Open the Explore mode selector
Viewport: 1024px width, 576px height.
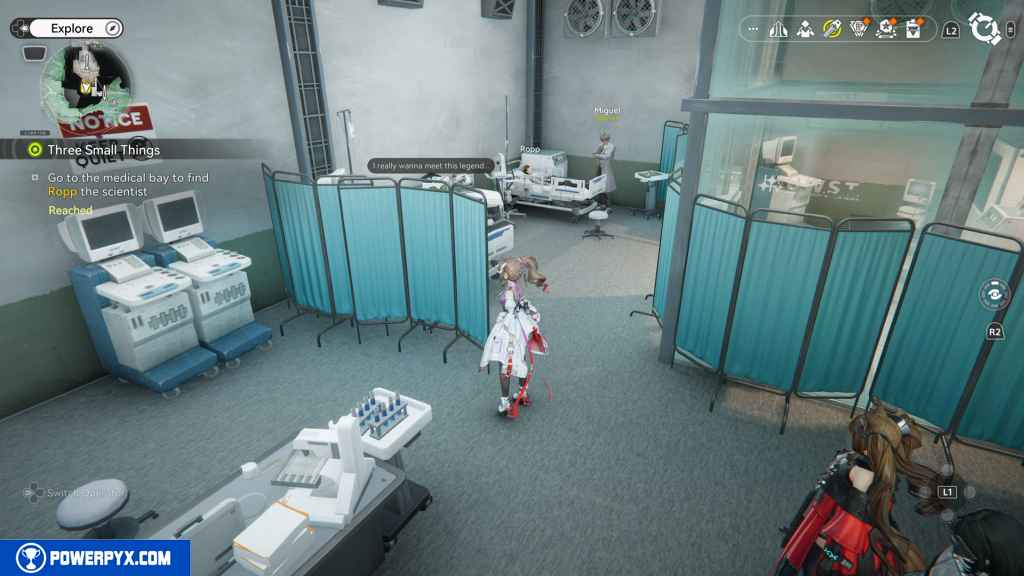click(x=72, y=28)
